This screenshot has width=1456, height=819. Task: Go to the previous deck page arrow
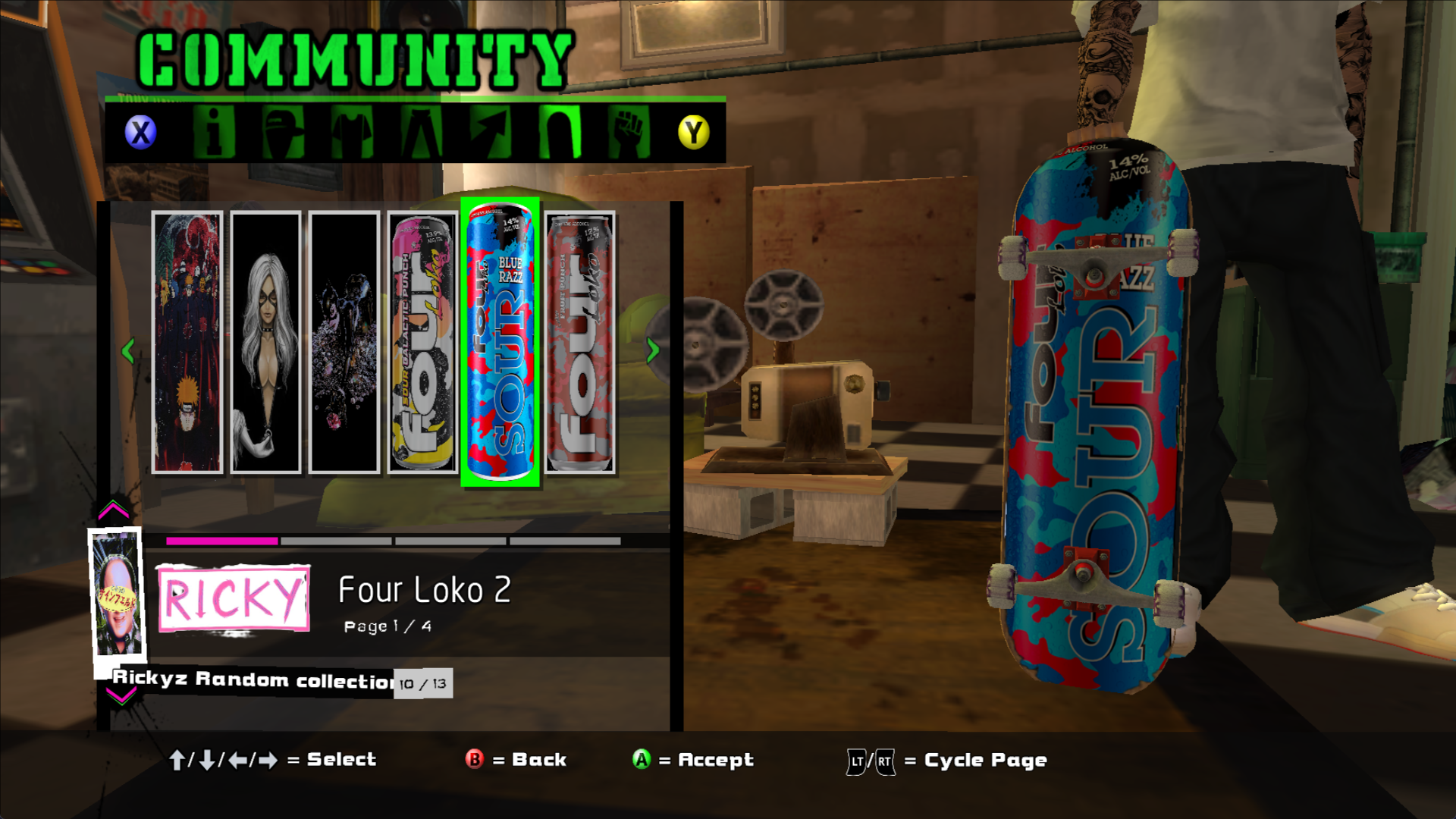pos(128,350)
